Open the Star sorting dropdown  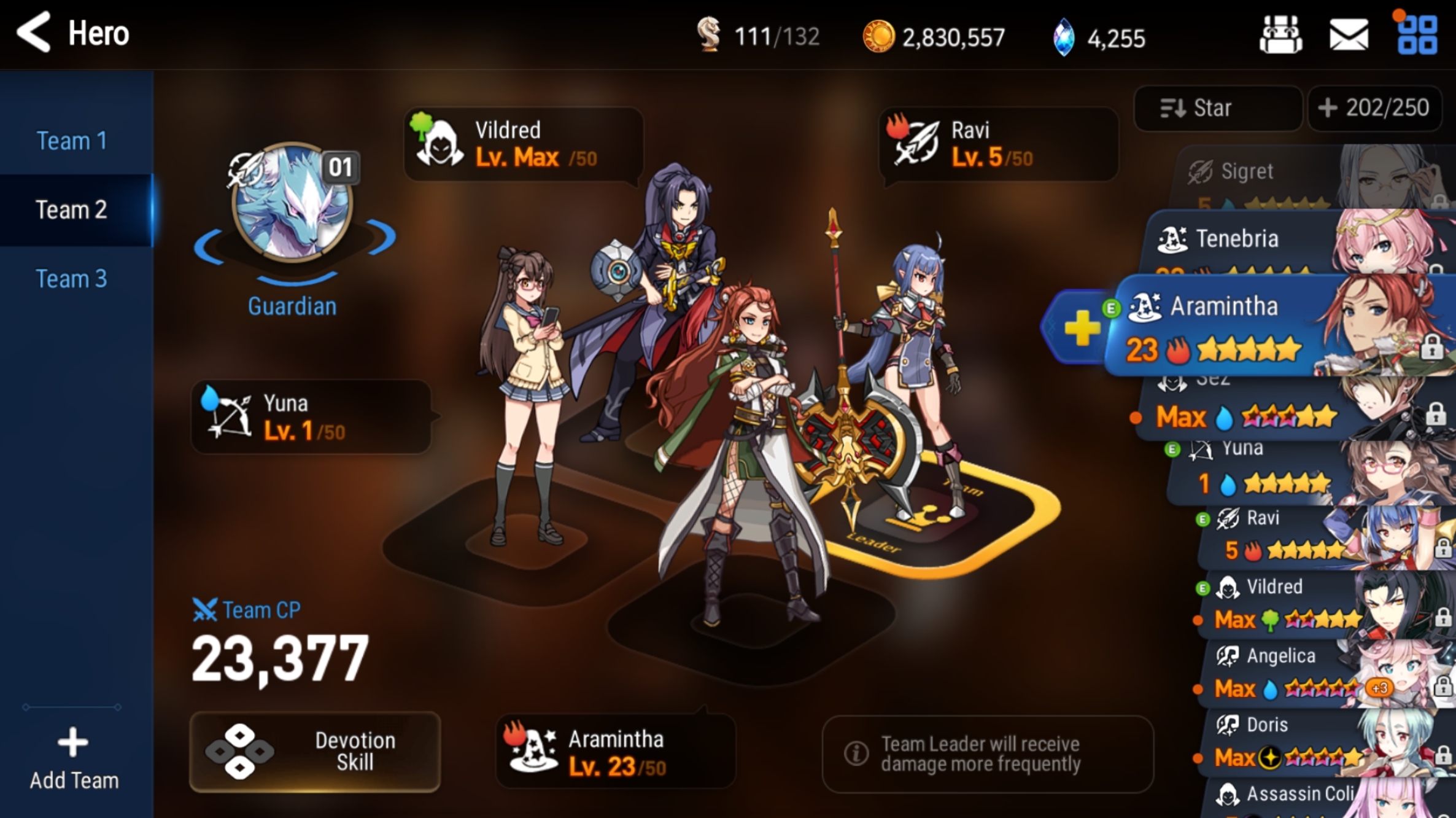tap(1217, 108)
